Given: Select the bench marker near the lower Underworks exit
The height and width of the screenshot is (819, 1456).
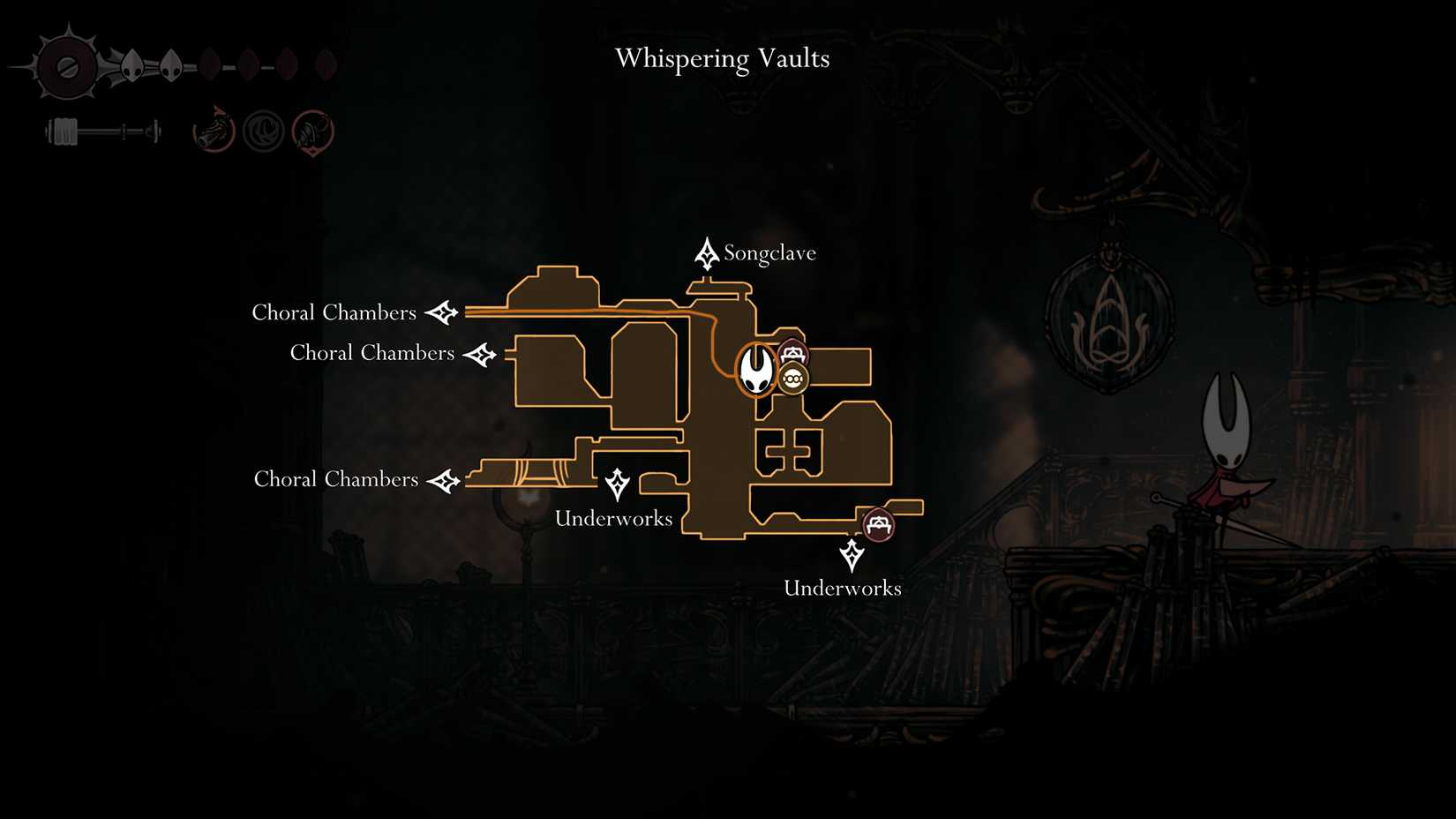Looking at the screenshot, I should [x=877, y=524].
